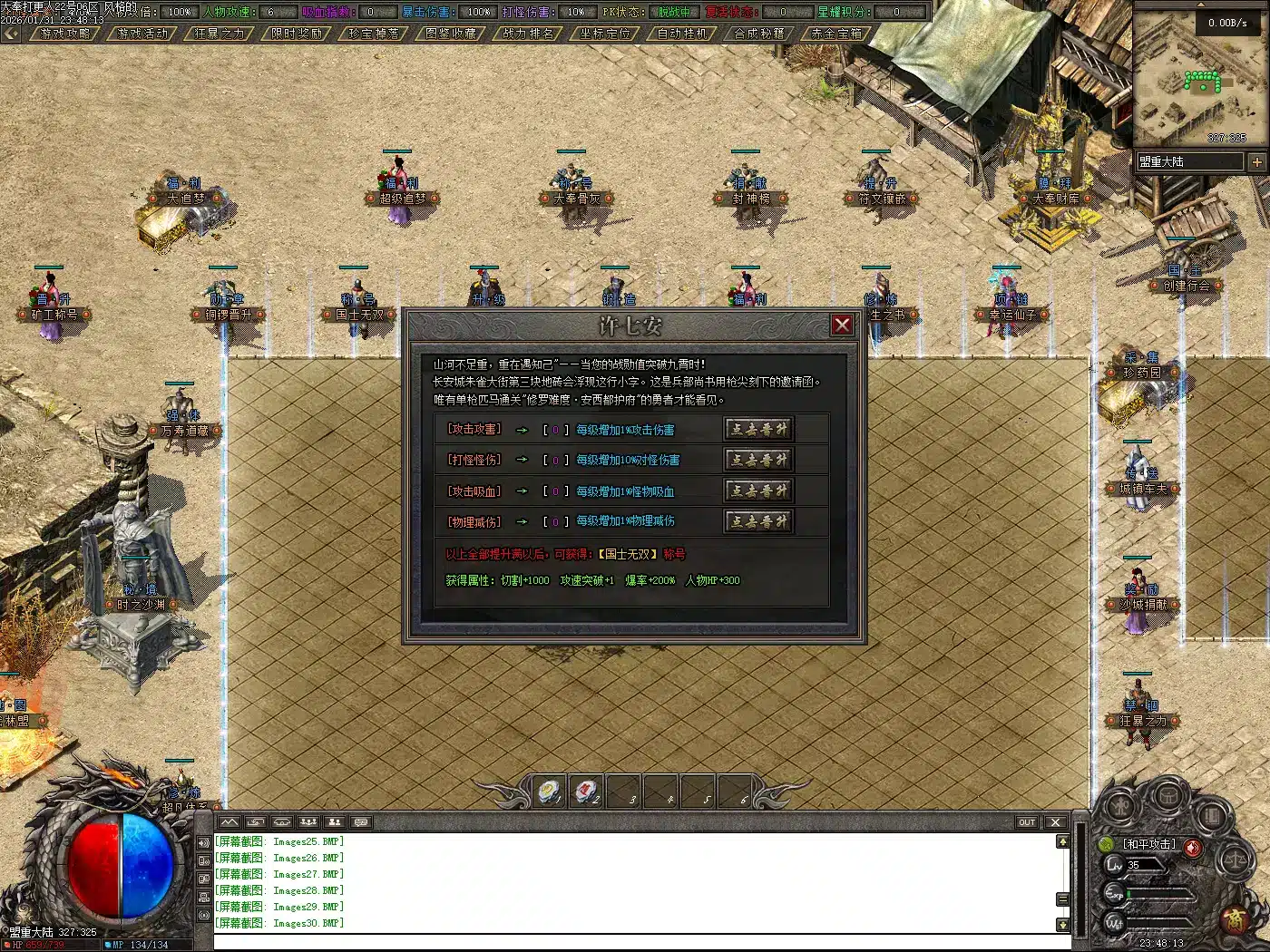Close the 许七安 dialog window
1270x952 pixels.
point(842,325)
